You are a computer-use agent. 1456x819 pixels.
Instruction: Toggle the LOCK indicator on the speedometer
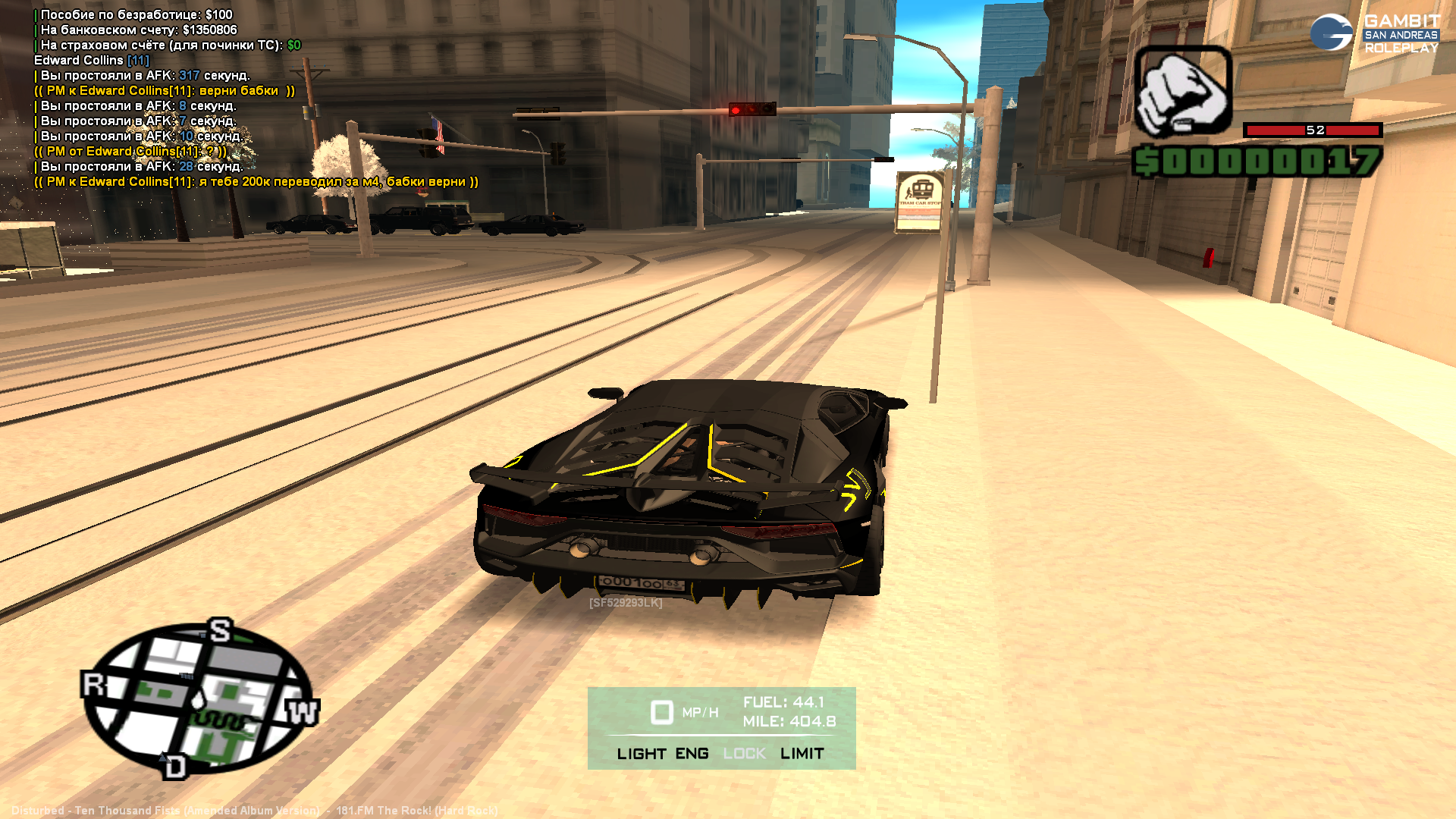744,754
